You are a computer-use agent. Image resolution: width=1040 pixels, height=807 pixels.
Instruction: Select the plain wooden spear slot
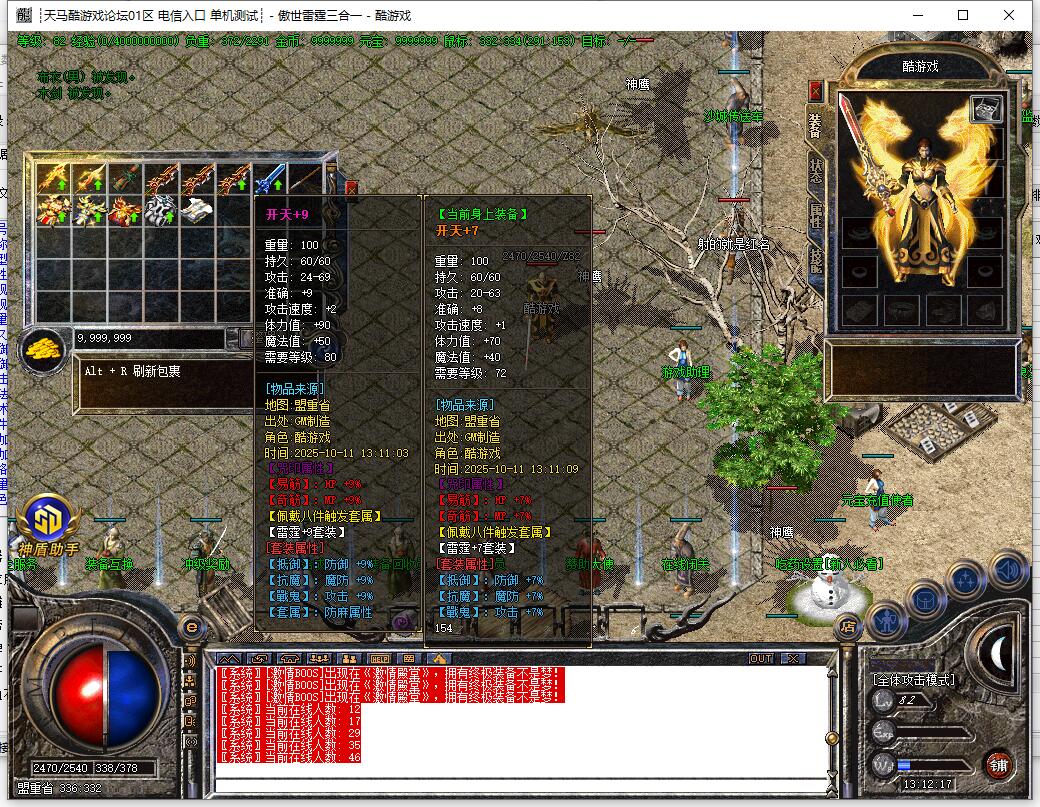(305, 179)
